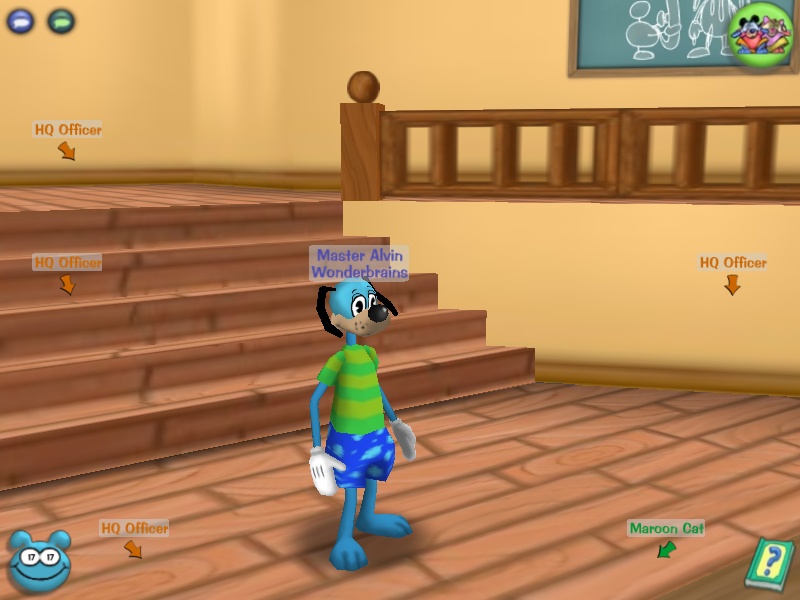Open the Shticker Book
This screenshot has height=600, width=800.
pos(769,565)
